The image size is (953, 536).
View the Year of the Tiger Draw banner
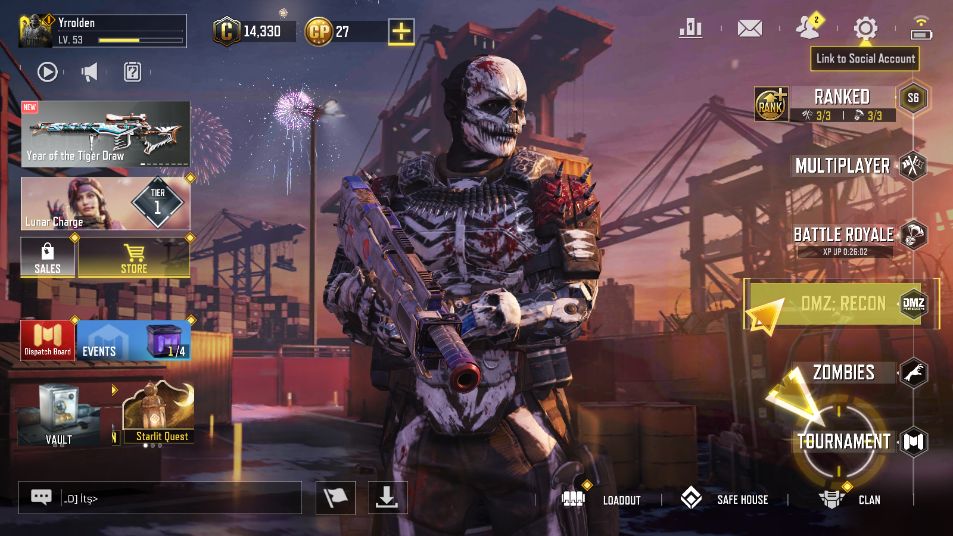pos(105,133)
